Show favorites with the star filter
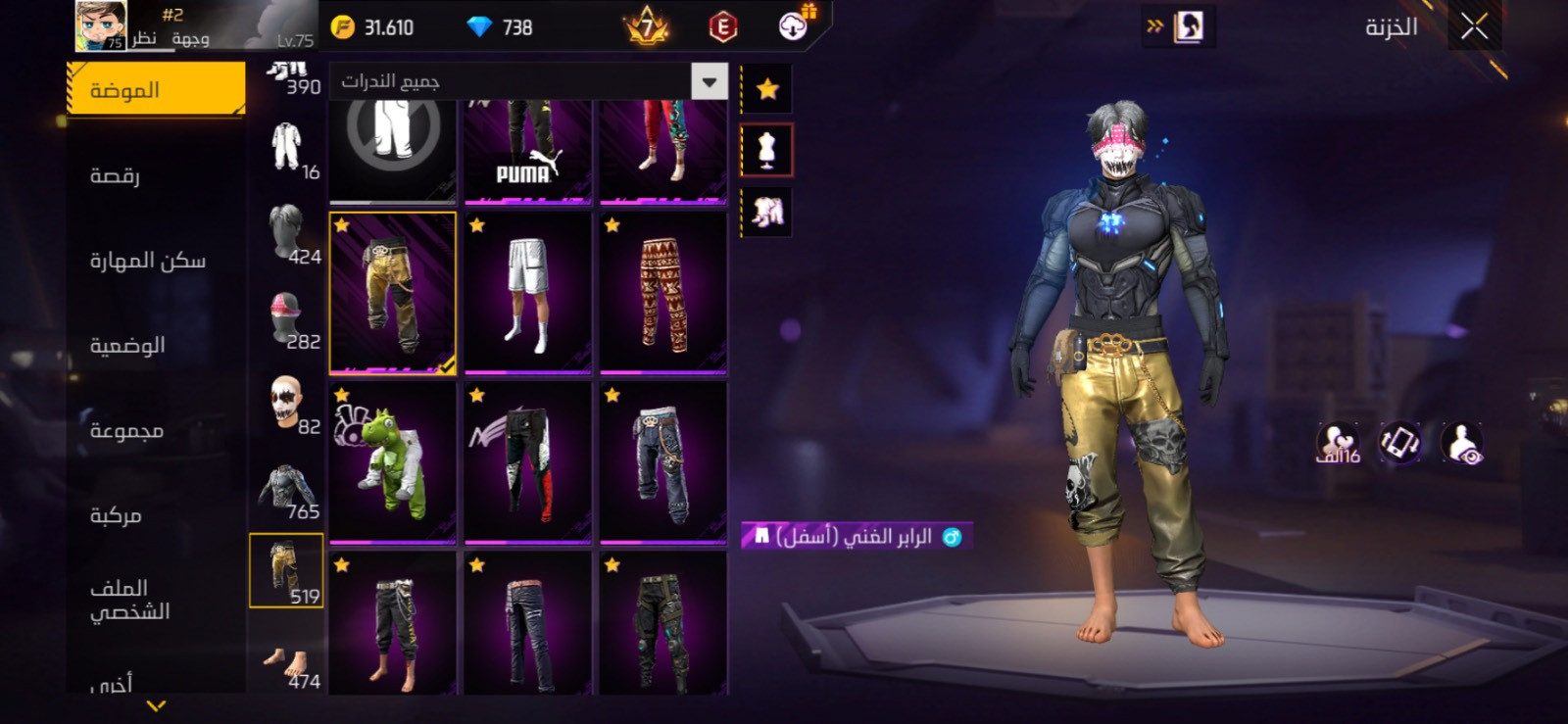 coord(766,90)
